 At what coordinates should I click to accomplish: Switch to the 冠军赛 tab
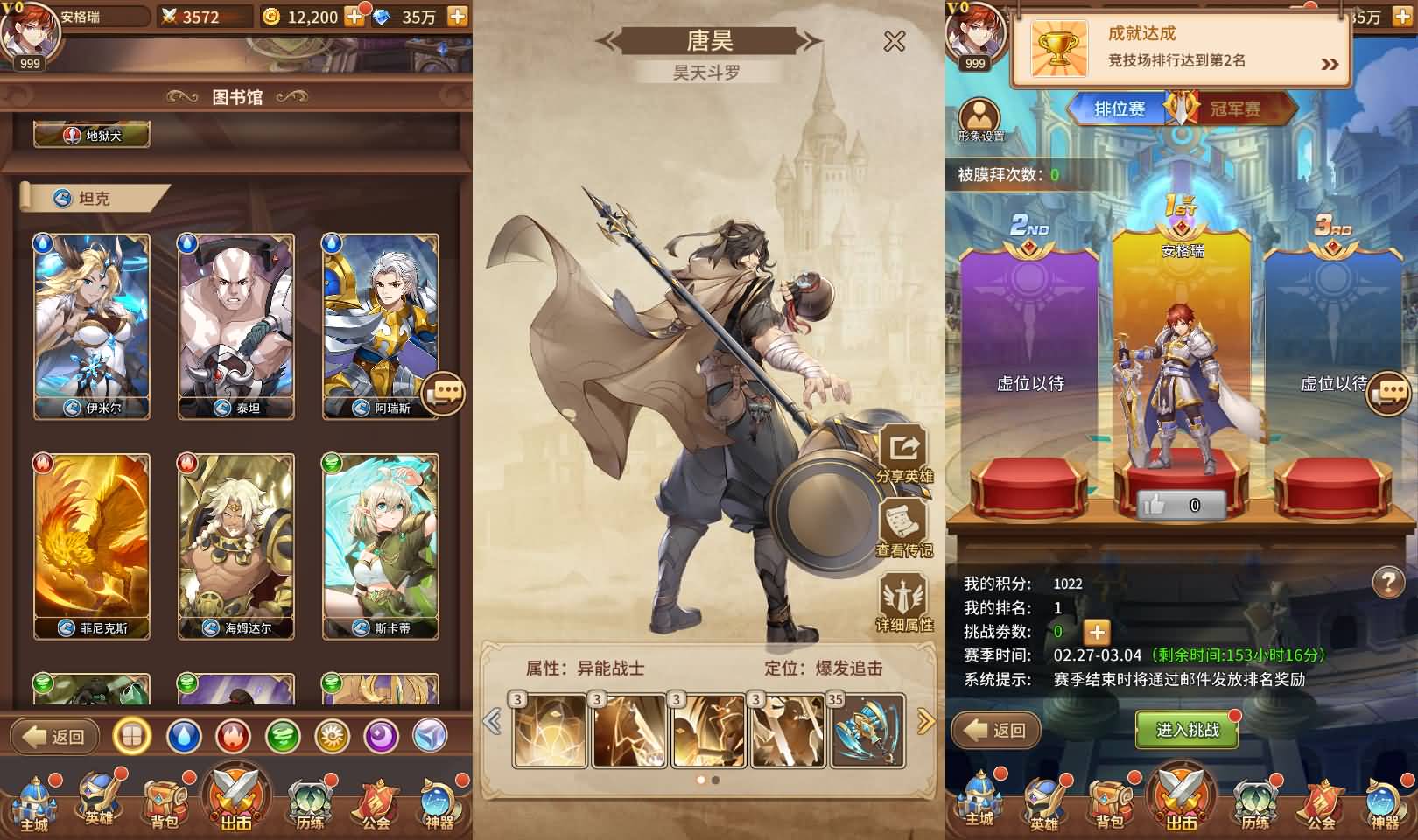point(1235,109)
